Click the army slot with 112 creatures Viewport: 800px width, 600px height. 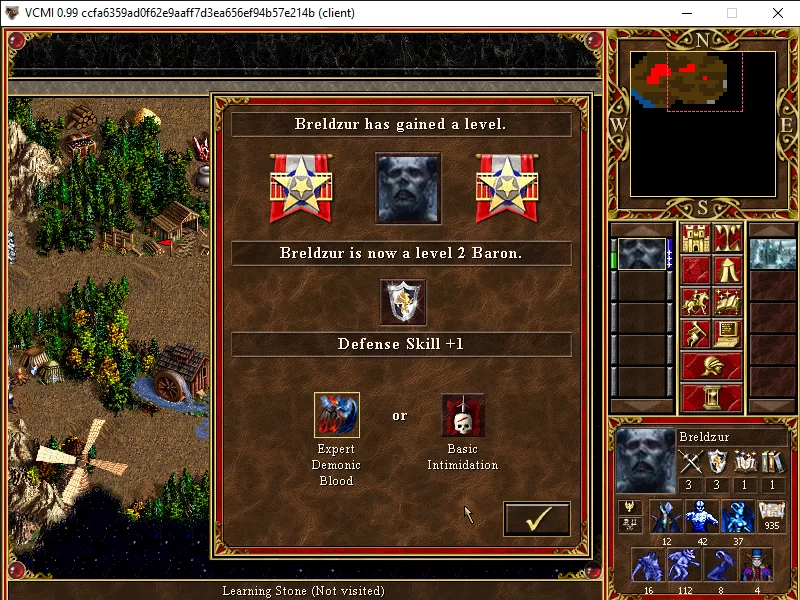click(685, 563)
